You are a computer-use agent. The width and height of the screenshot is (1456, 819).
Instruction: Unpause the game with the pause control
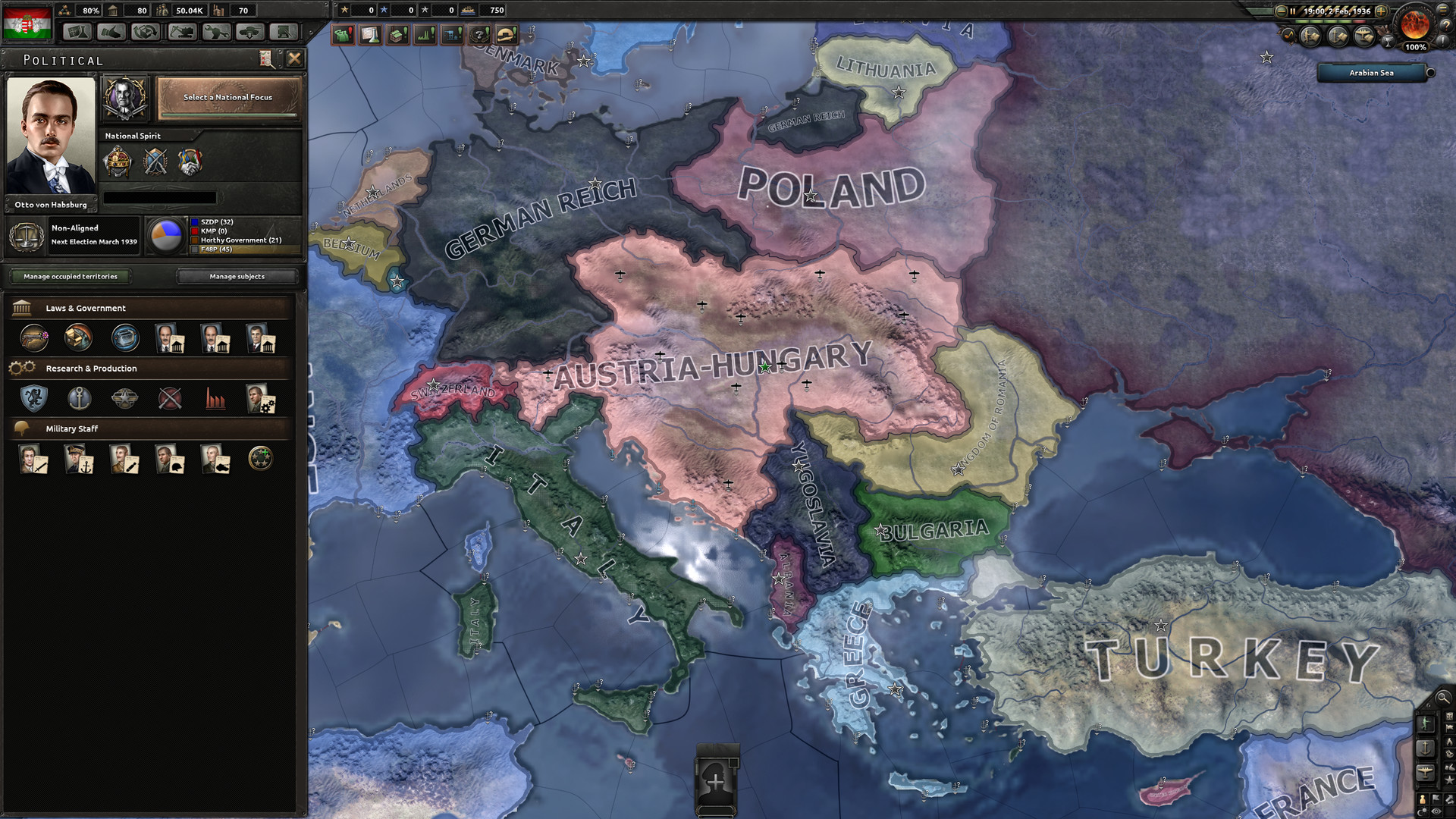tap(1293, 11)
